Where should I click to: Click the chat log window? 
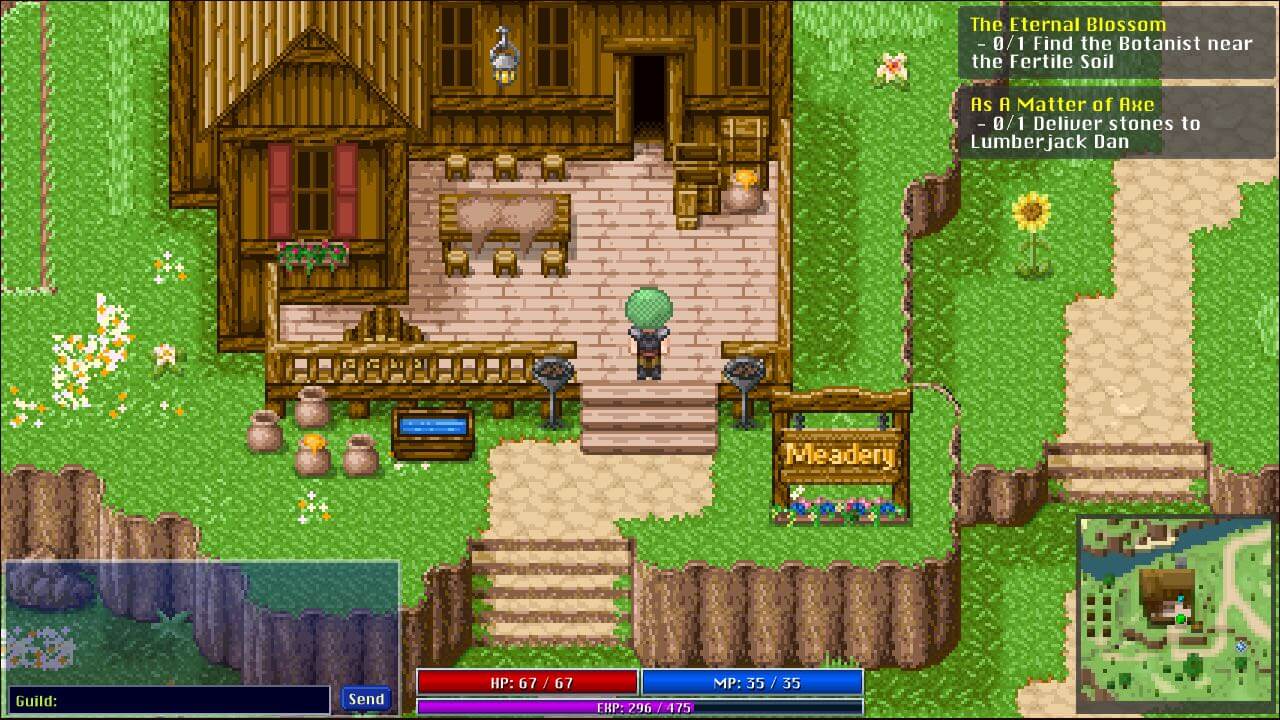(201, 621)
